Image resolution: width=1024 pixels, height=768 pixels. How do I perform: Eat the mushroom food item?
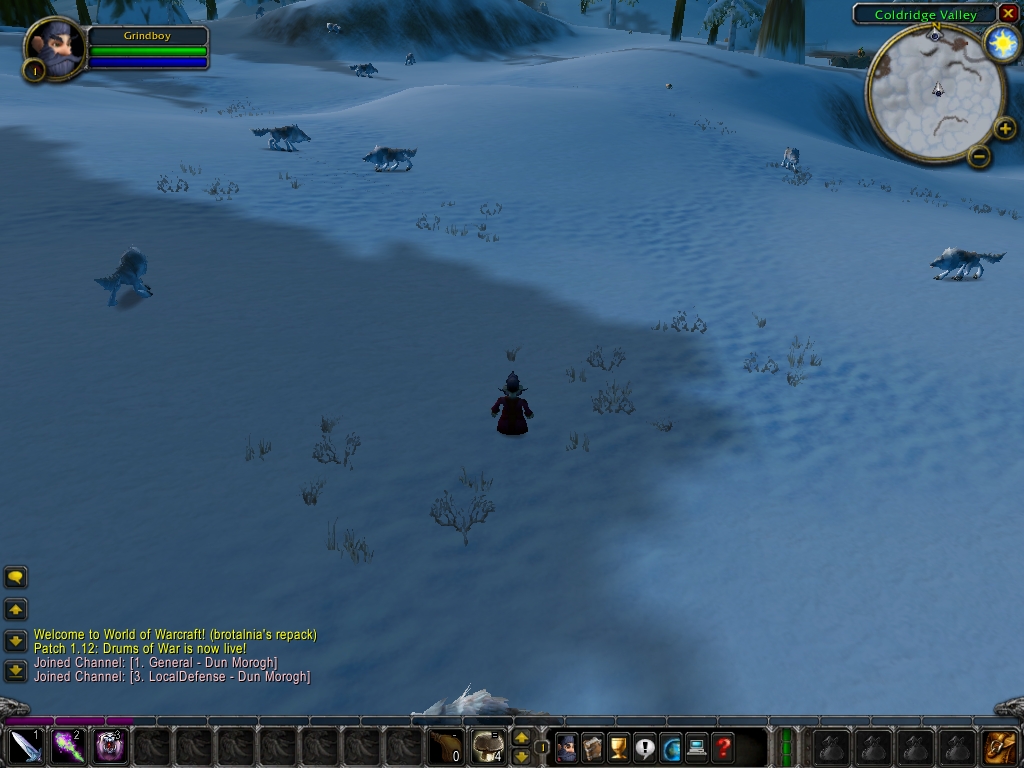[488, 746]
